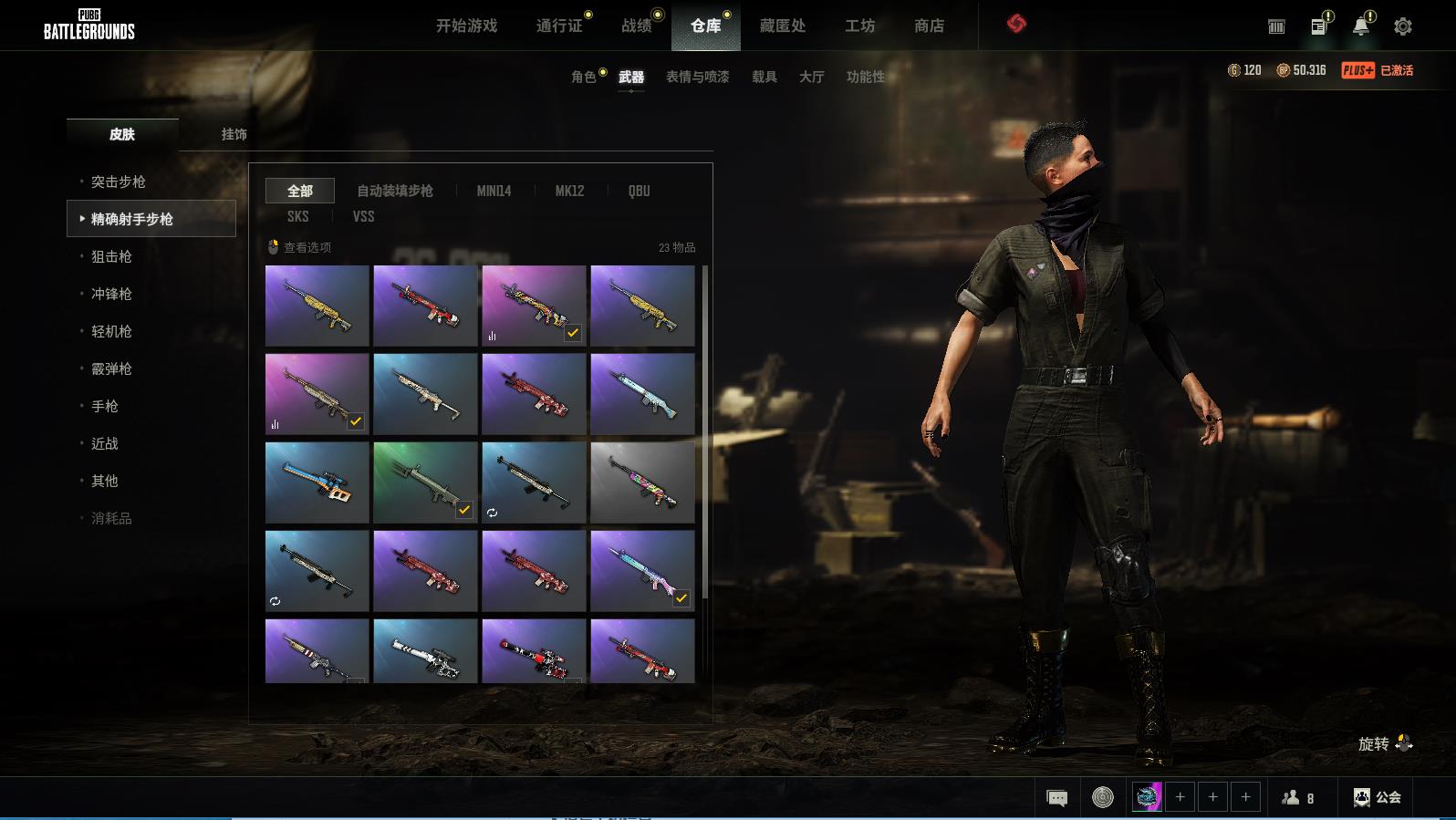Filter skins by MINI14
1456x820 pixels.
point(494,191)
